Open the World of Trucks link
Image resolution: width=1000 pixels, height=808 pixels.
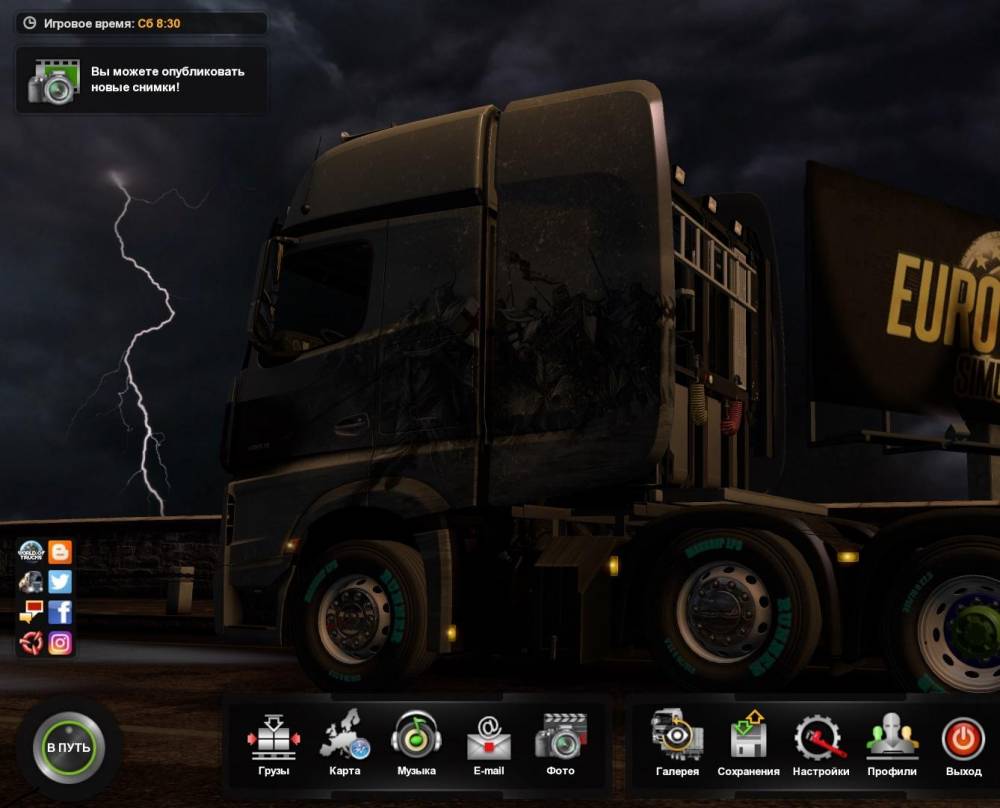pyautogui.click(x=31, y=552)
